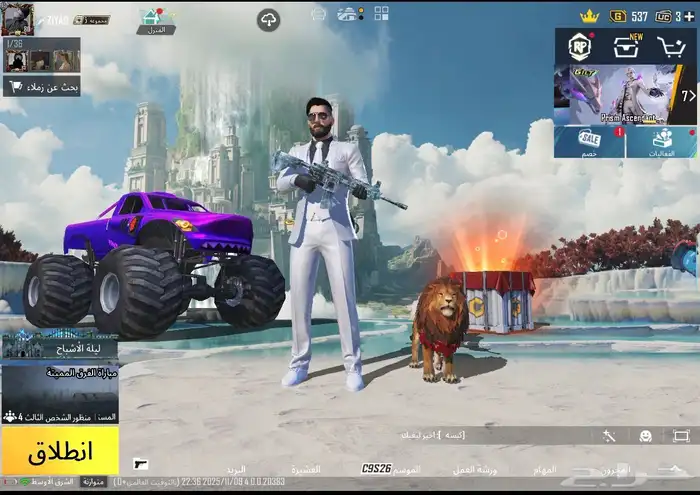Open the الموسم season tab

(407, 469)
